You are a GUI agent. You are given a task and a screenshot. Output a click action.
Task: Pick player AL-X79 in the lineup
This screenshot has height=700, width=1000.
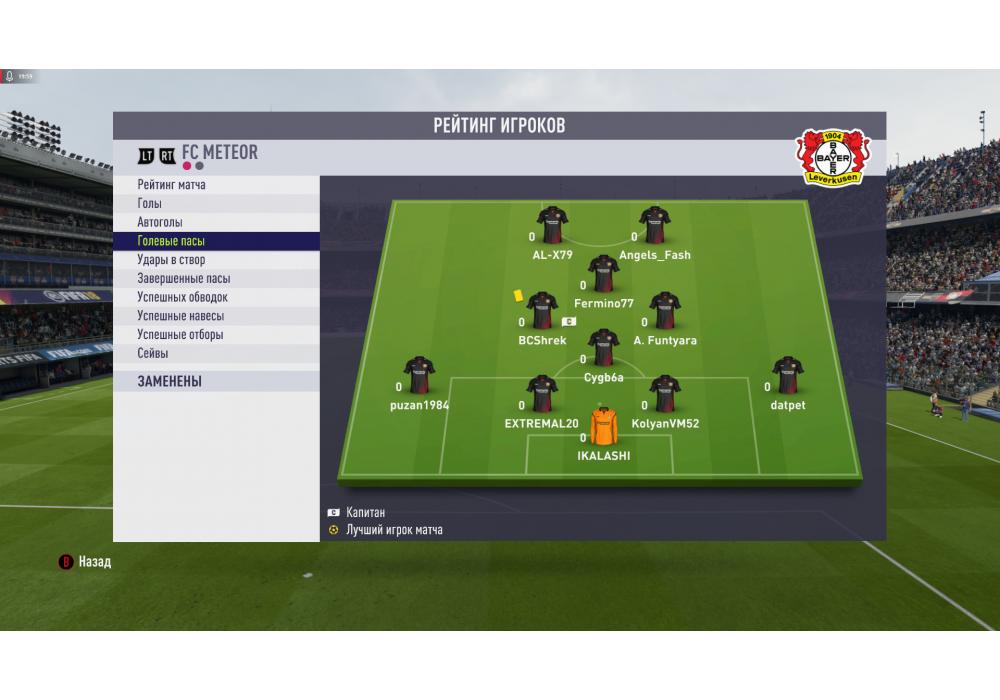coord(552,225)
